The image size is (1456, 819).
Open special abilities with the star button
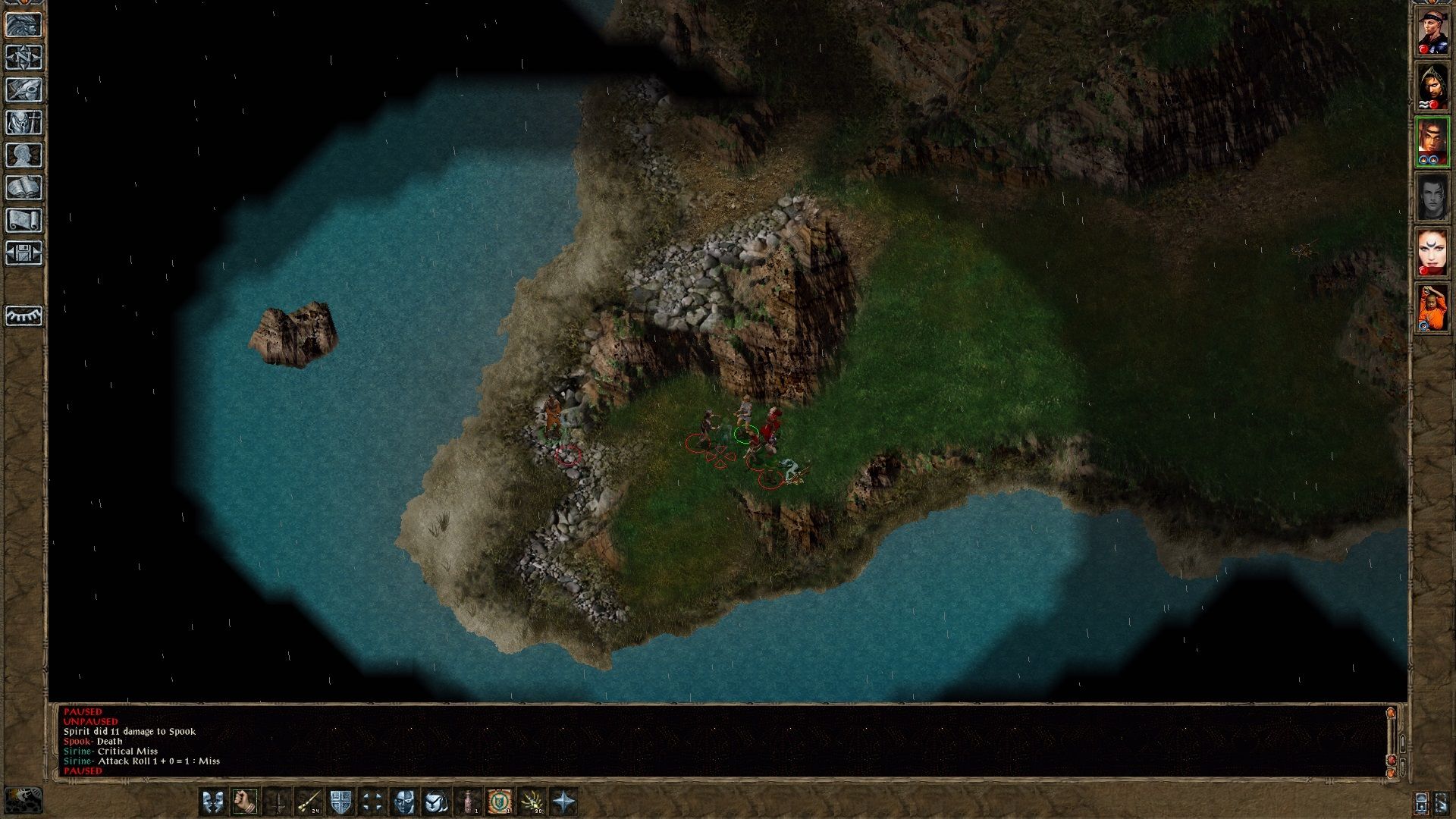(x=564, y=801)
